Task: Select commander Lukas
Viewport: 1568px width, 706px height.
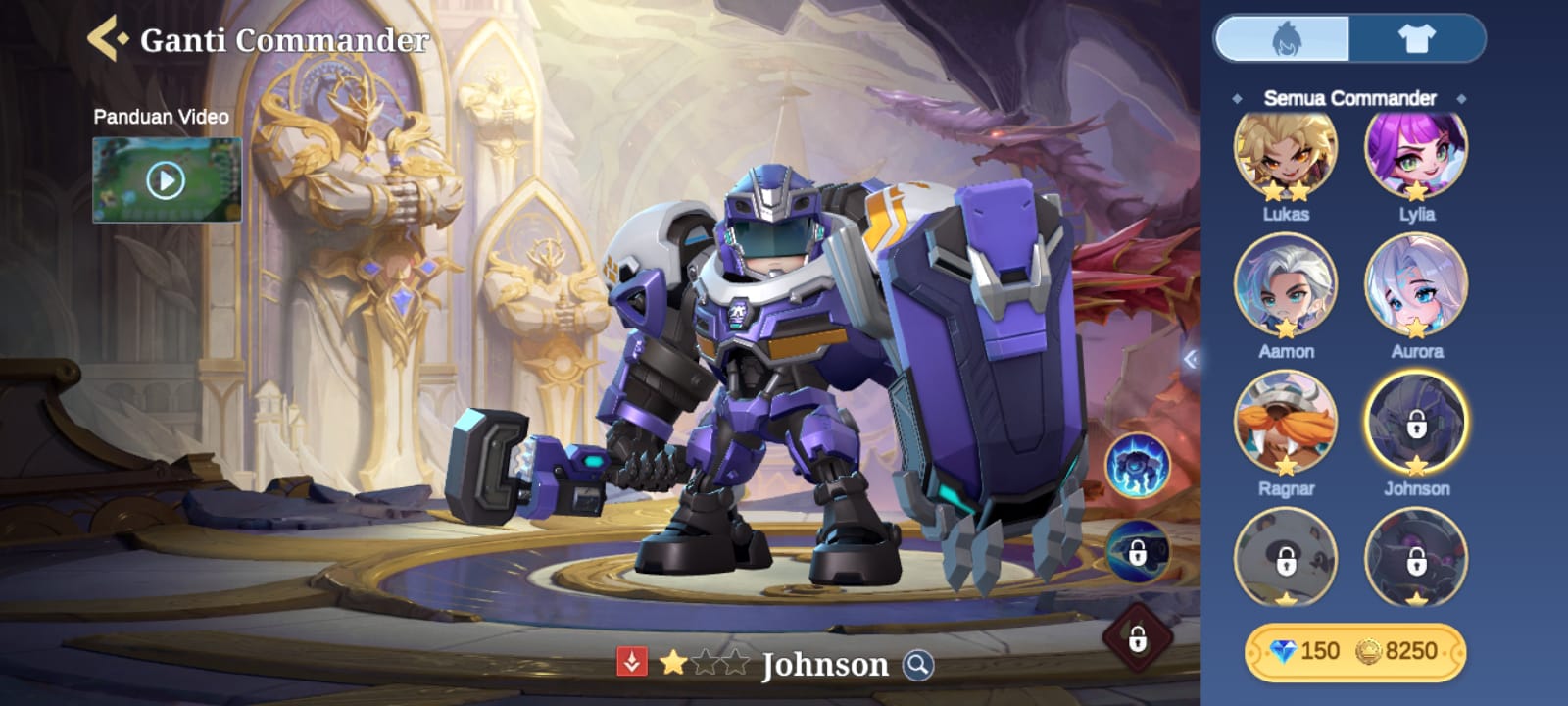Action: coord(1285,157)
